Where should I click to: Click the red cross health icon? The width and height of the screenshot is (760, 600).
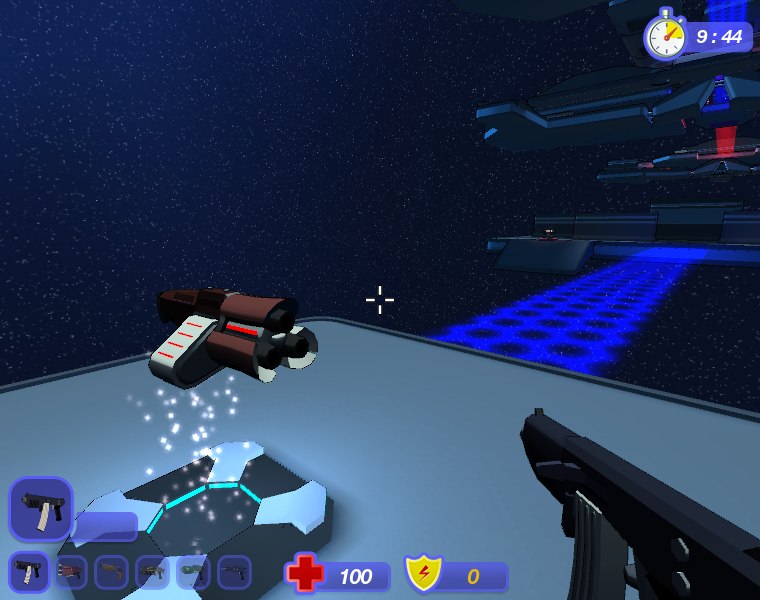[x=304, y=574]
